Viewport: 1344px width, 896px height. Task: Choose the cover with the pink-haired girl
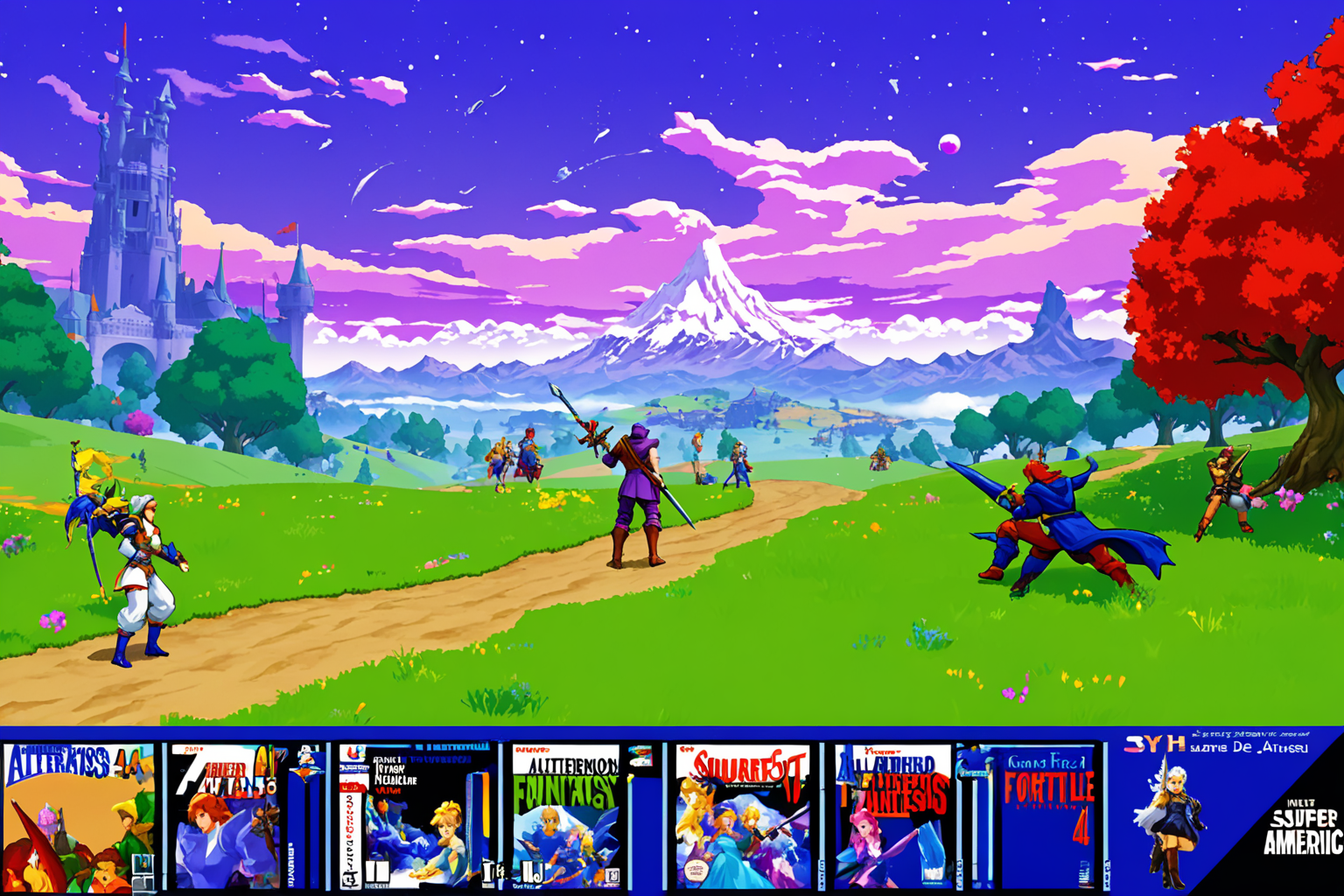point(892,816)
